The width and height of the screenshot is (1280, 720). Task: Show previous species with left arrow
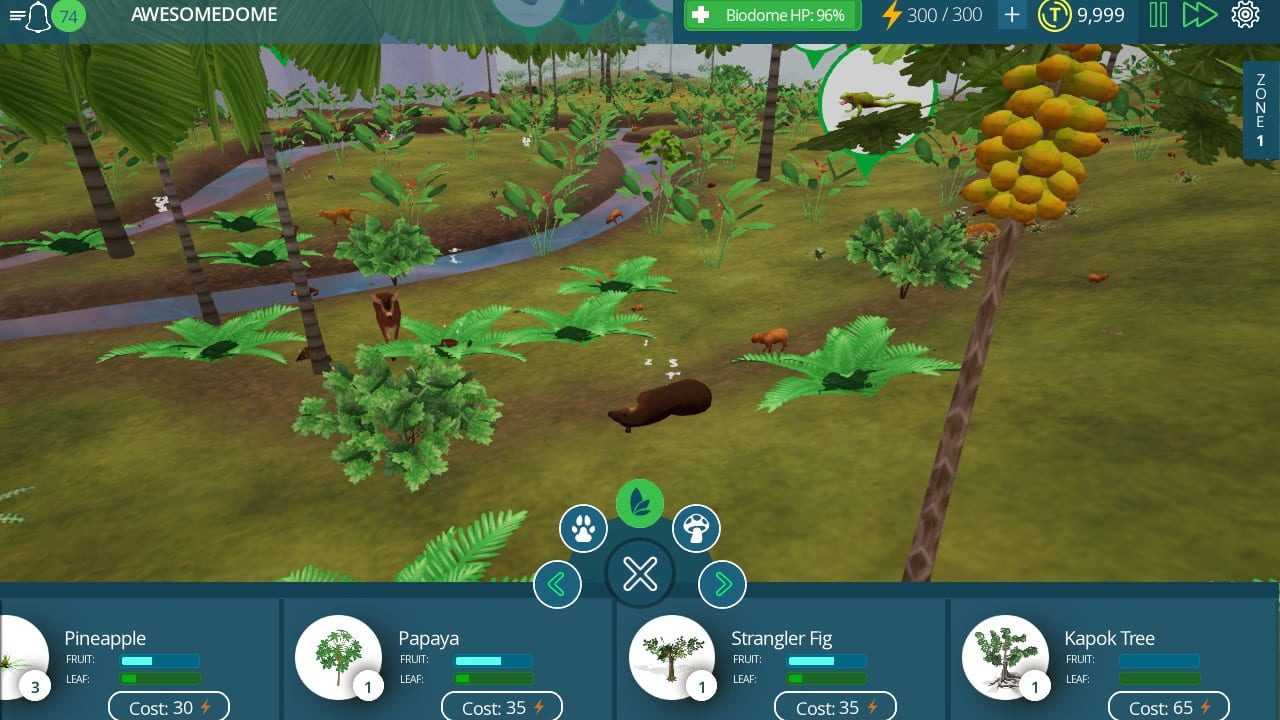pyautogui.click(x=557, y=584)
